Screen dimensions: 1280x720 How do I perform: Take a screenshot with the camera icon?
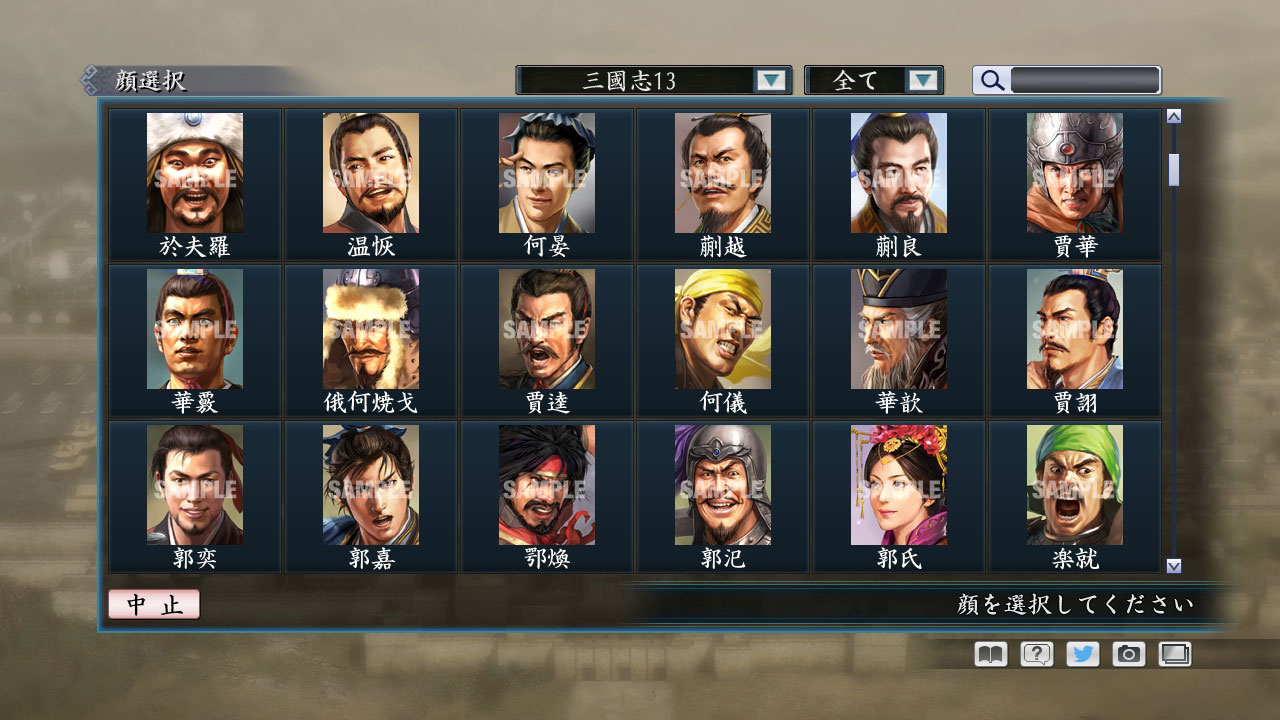pyautogui.click(x=1128, y=654)
